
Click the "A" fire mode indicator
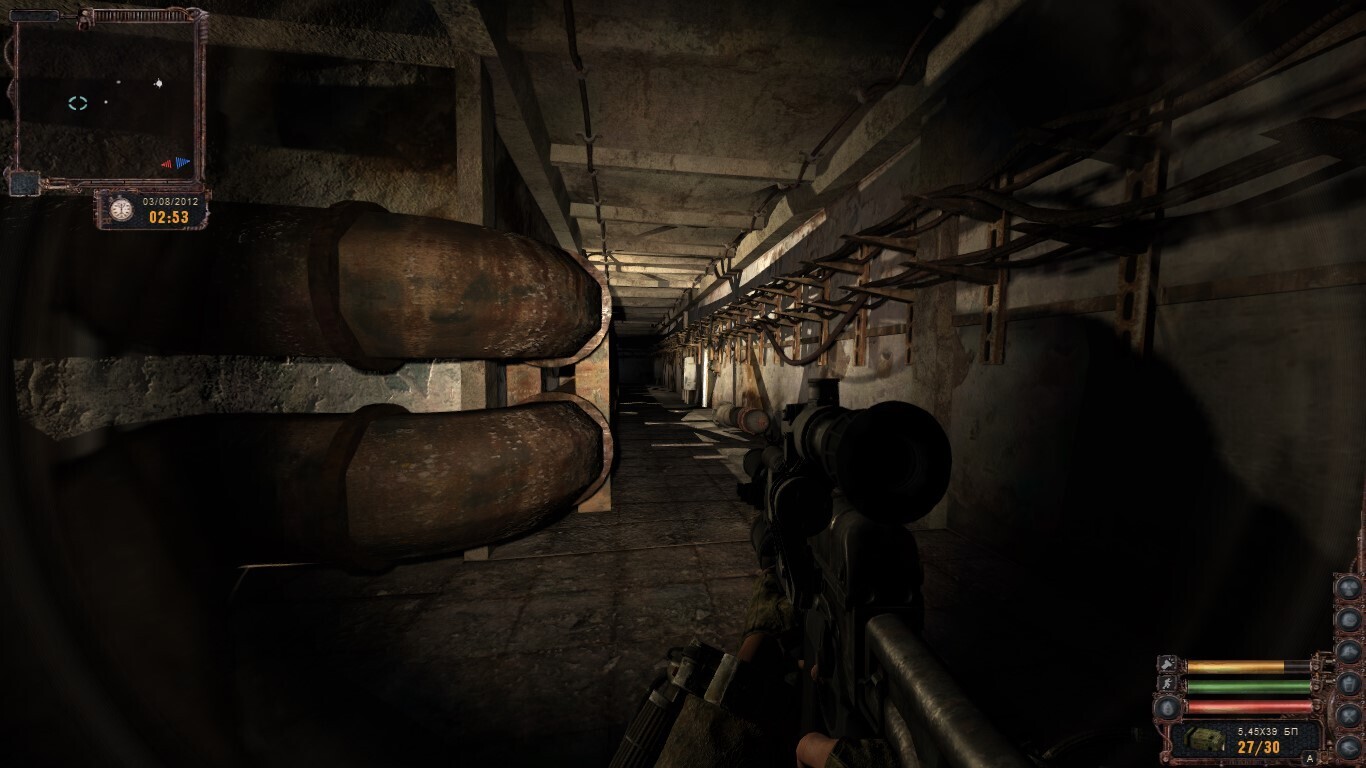1309,758
